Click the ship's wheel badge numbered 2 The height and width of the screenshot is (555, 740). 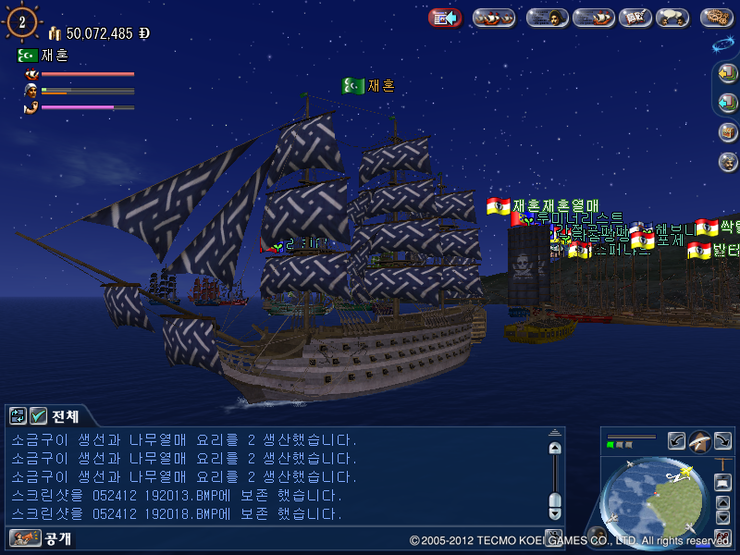click(x=22, y=22)
